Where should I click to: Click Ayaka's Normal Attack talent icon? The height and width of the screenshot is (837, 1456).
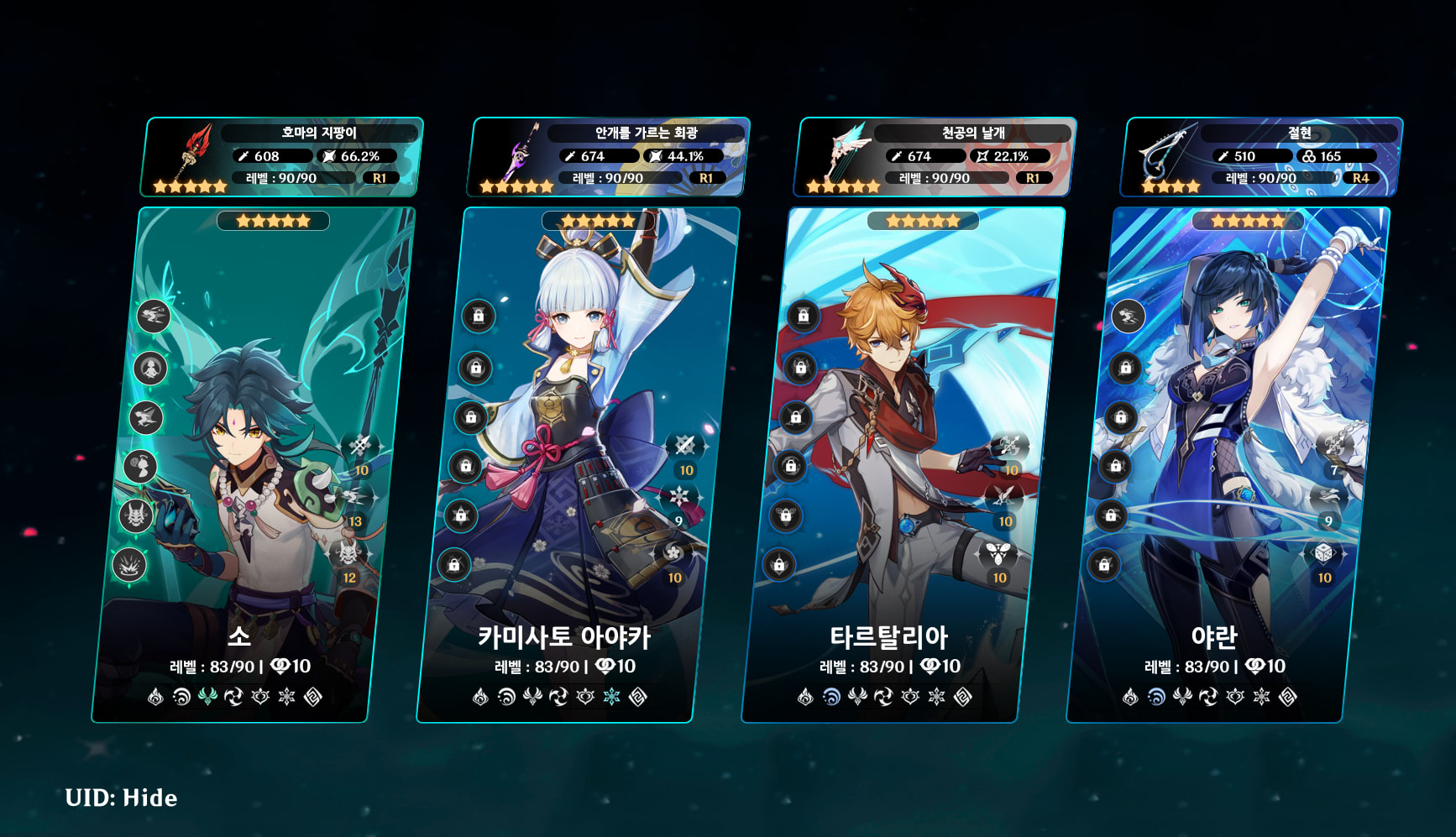click(x=684, y=445)
